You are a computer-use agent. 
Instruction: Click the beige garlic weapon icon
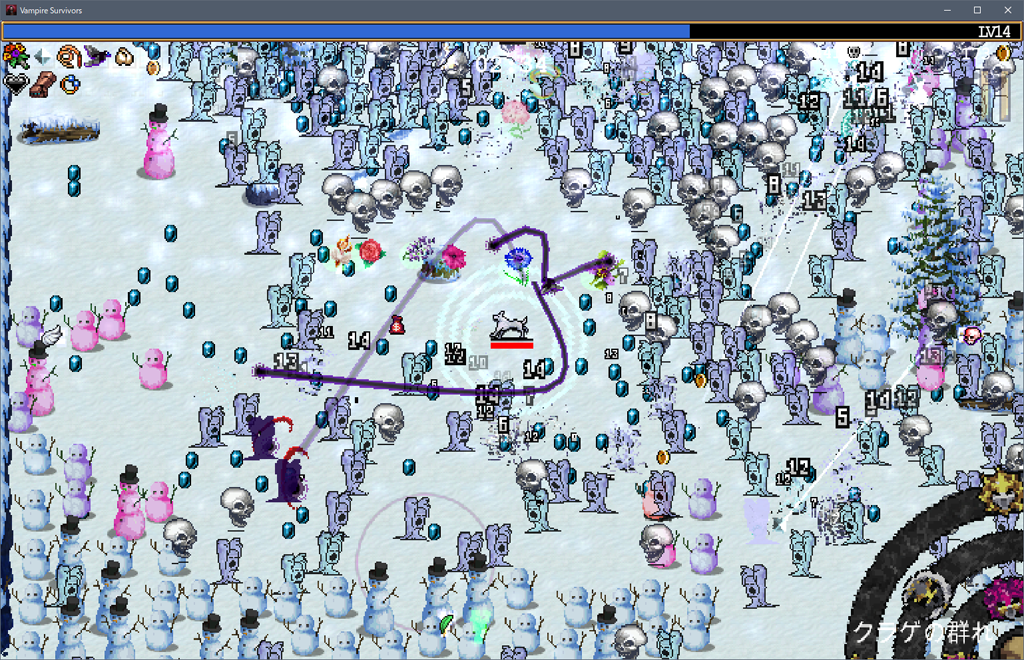coord(124,57)
